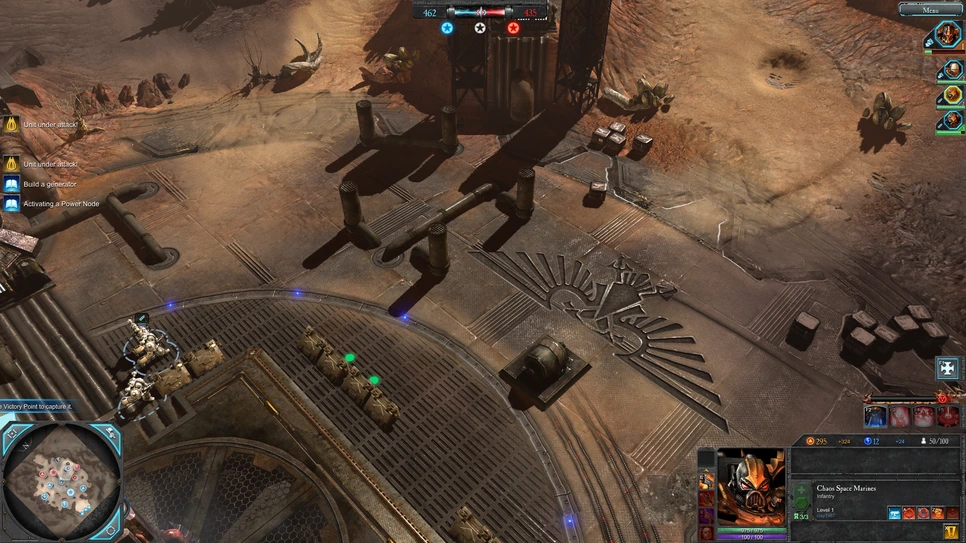Click the white cross rally button
Screen dimensions: 966x543
point(948,367)
